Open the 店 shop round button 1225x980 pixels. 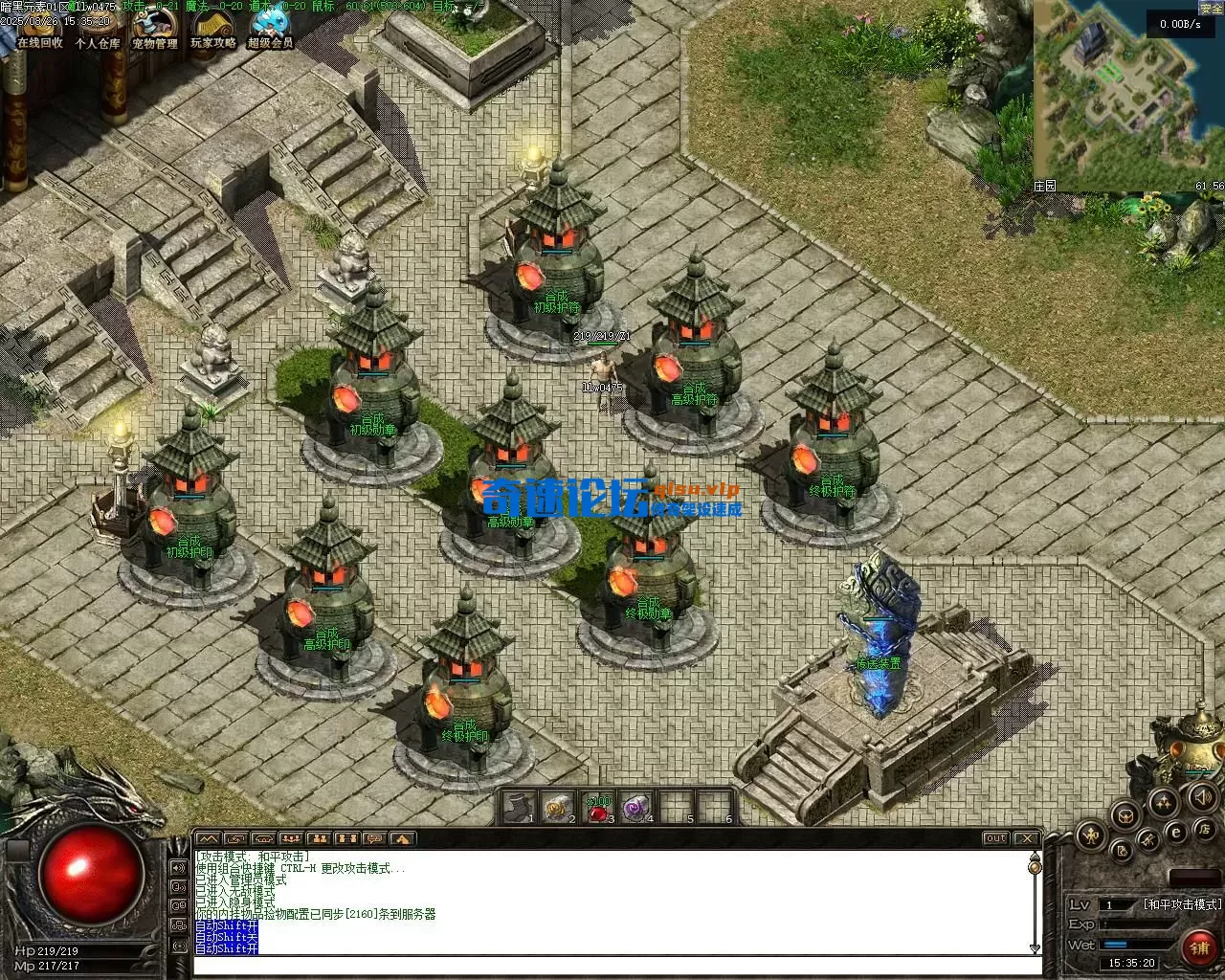(1206, 828)
